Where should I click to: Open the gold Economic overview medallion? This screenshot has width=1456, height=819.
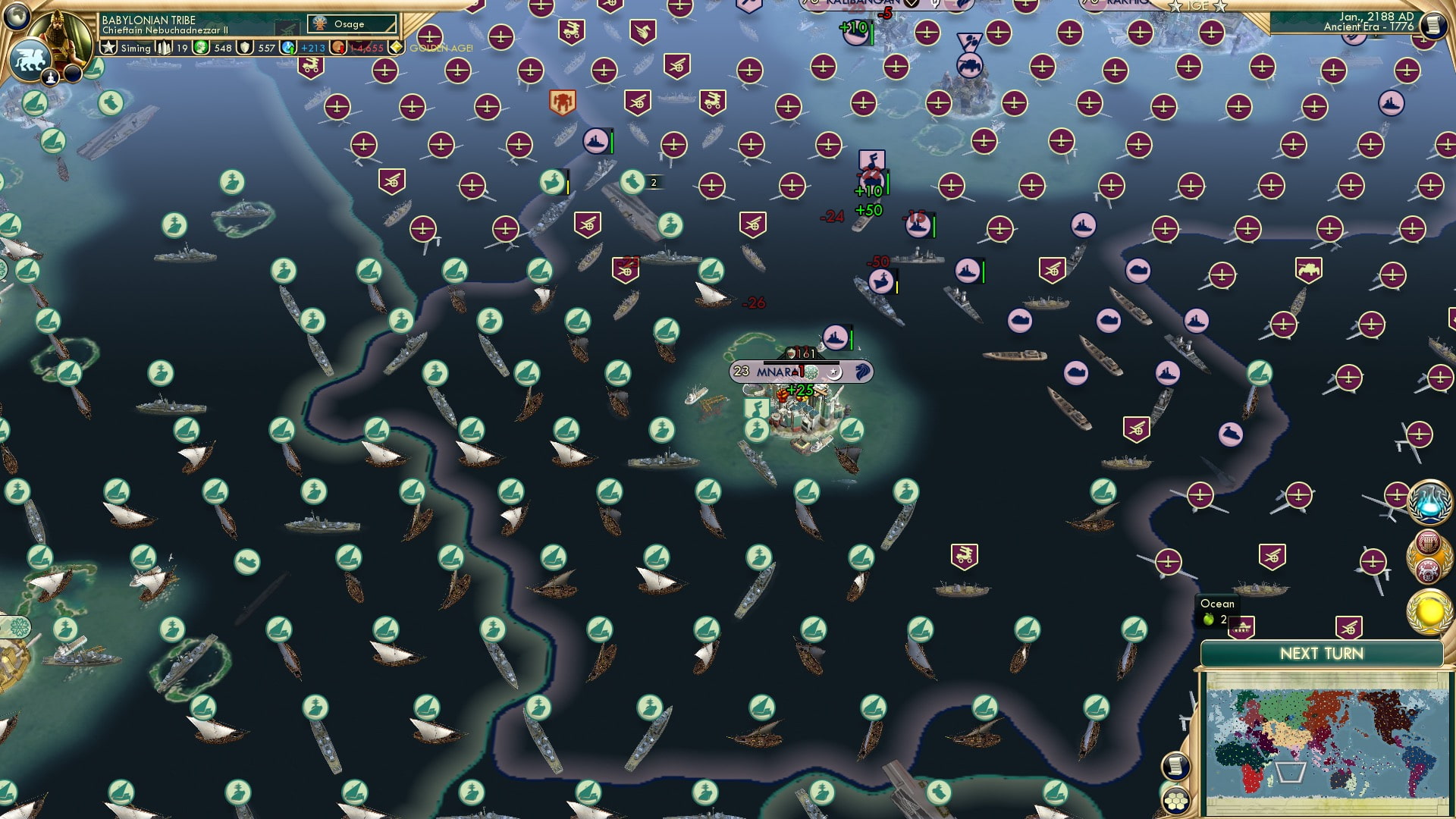[x=1430, y=610]
